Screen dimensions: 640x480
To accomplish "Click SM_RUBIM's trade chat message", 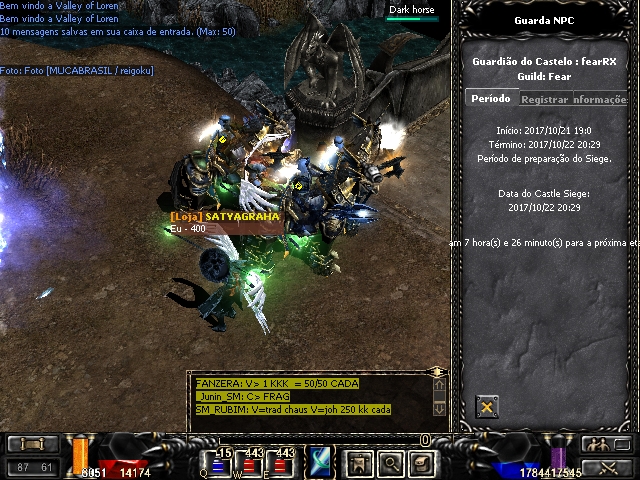I will tap(293, 410).
